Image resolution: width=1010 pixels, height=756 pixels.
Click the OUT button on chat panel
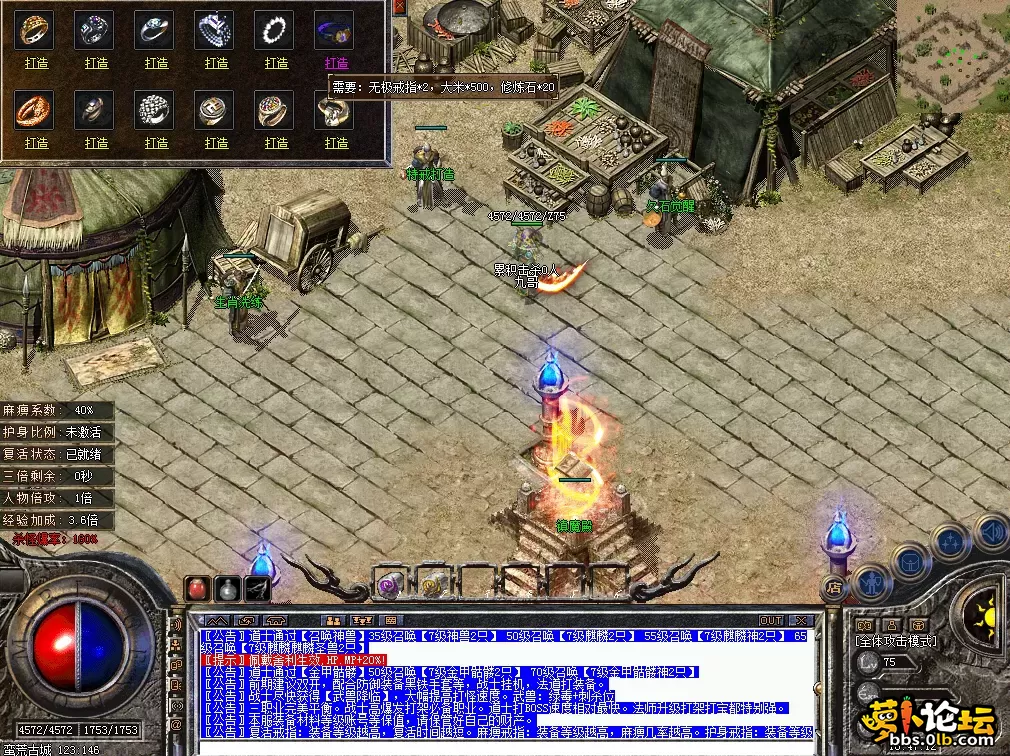[770, 621]
